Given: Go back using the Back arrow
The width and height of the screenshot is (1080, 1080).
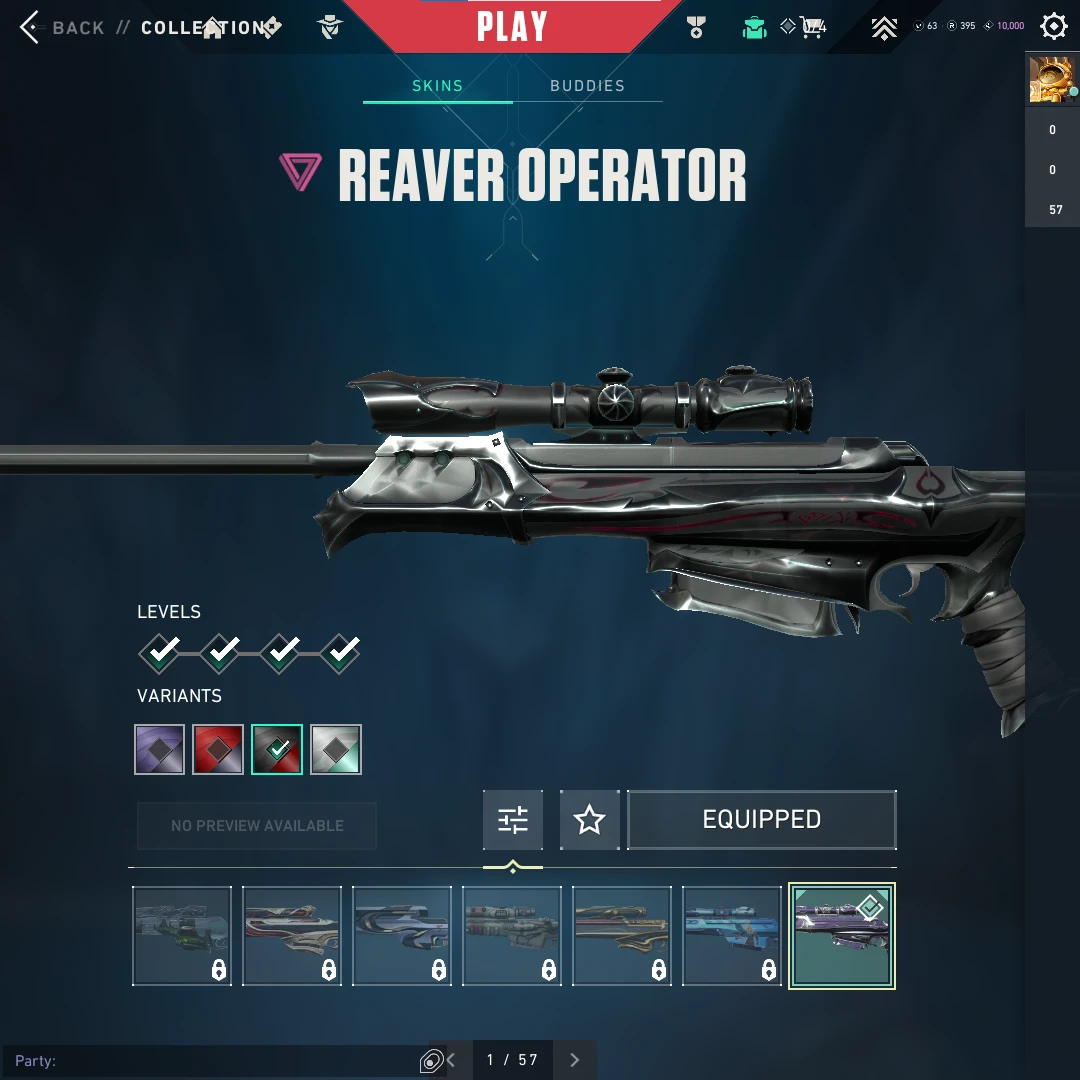Looking at the screenshot, I should 31,27.
